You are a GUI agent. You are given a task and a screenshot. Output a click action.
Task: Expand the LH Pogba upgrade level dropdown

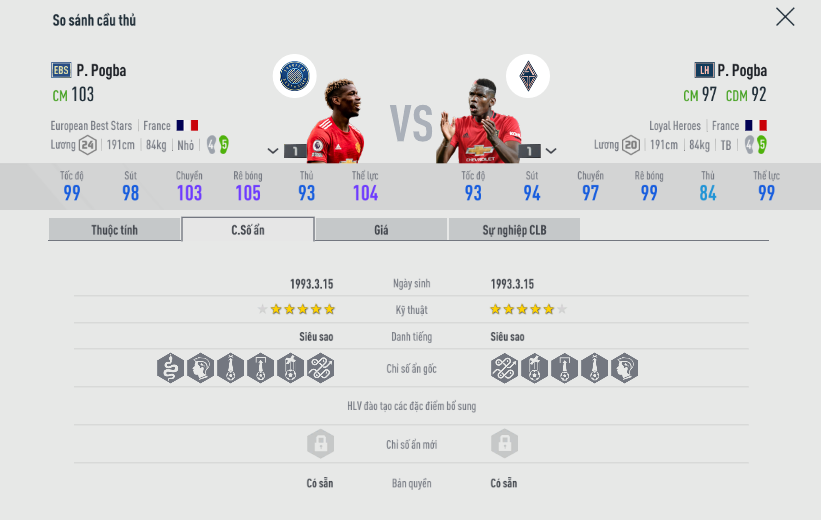pos(550,151)
